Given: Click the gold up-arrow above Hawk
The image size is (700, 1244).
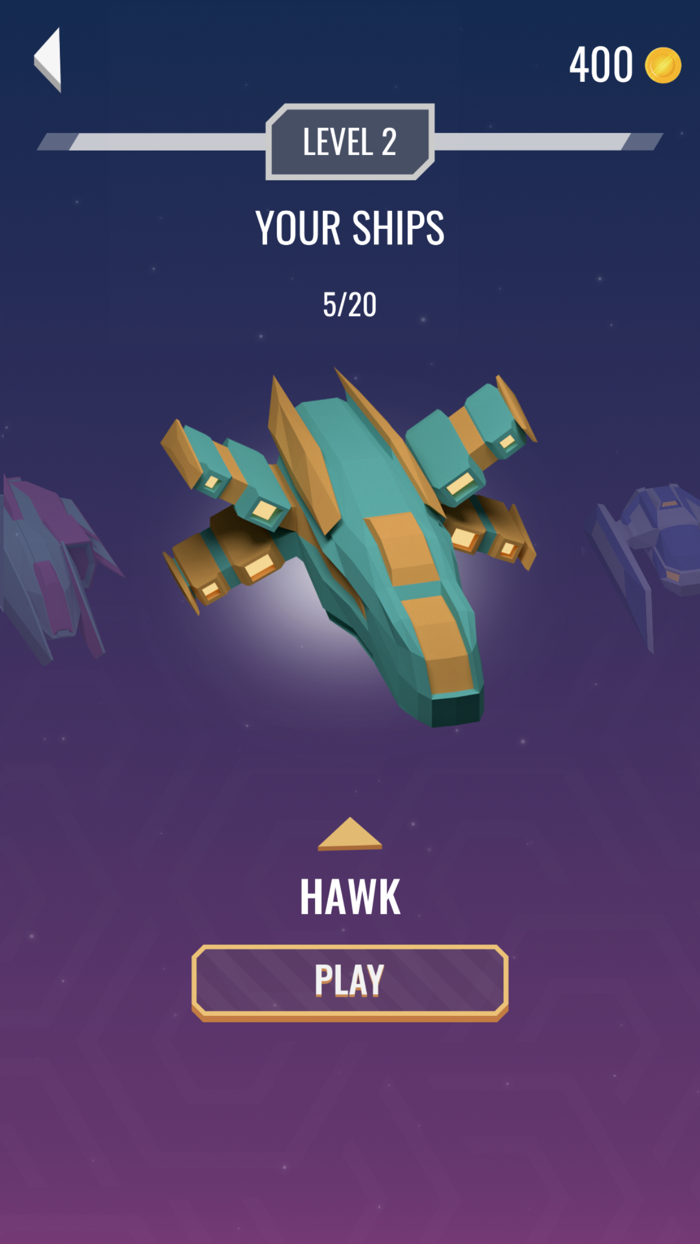Looking at the screenshot, I should point(350,835).
